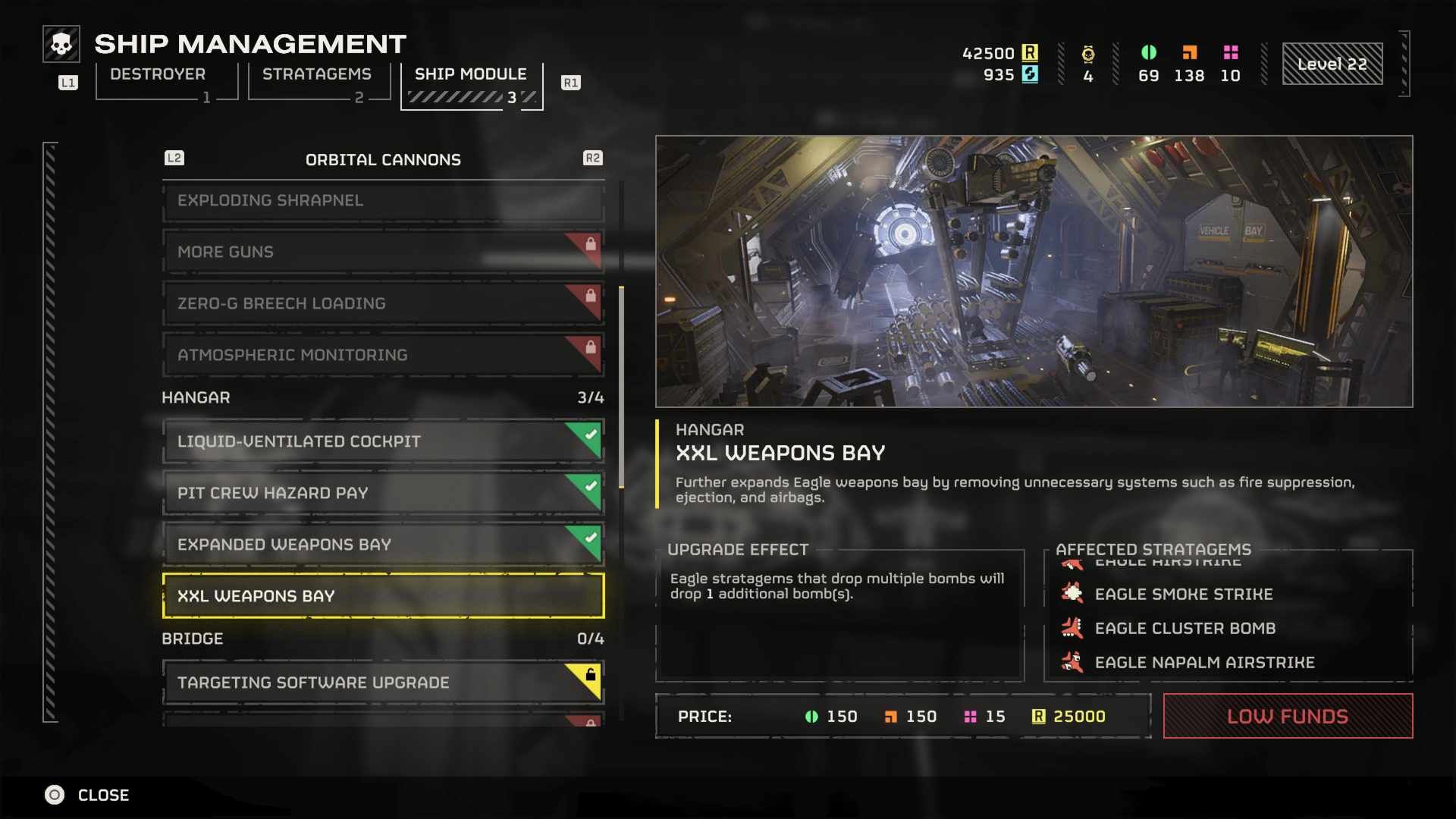Select Eagle Cluster Bomb stratagem entry
1456x819 pixels.
[x=1185, y=629]
